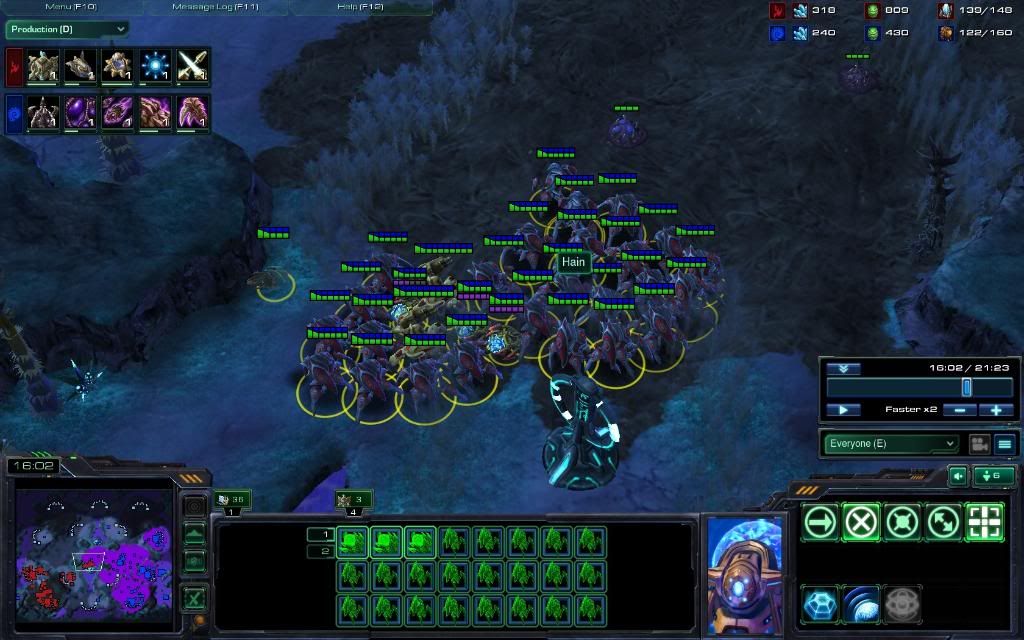This screenshot has height=640, width=1024.
Task: Click the replay play button
Action: [843, 410]
